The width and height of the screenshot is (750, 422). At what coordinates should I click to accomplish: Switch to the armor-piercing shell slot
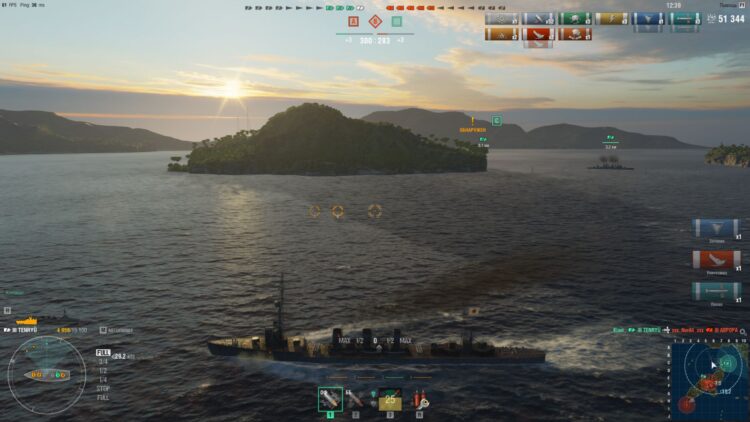pos(355,399)
